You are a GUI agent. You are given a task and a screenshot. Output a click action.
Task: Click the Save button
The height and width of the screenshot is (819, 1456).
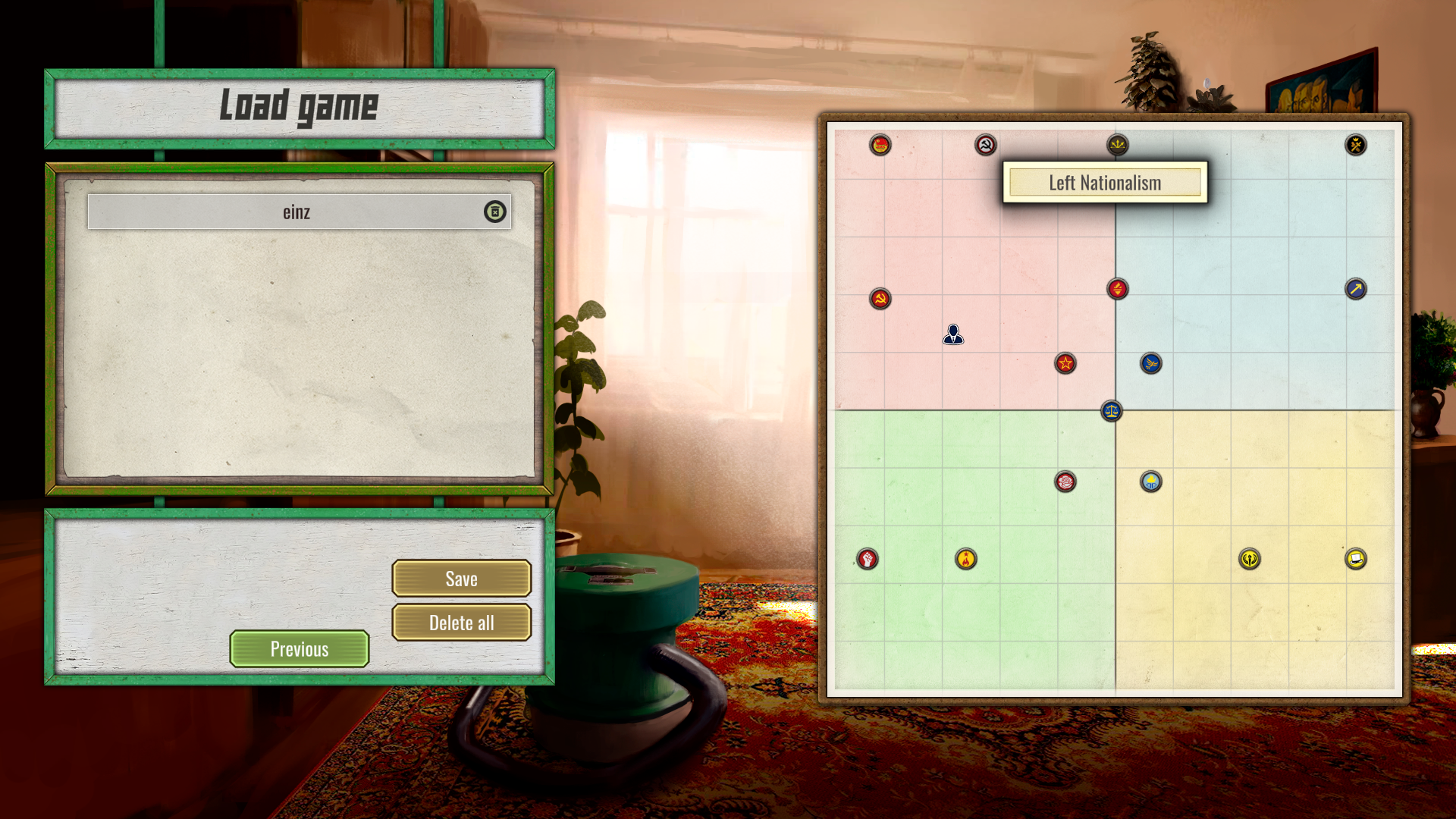(461, 579)
